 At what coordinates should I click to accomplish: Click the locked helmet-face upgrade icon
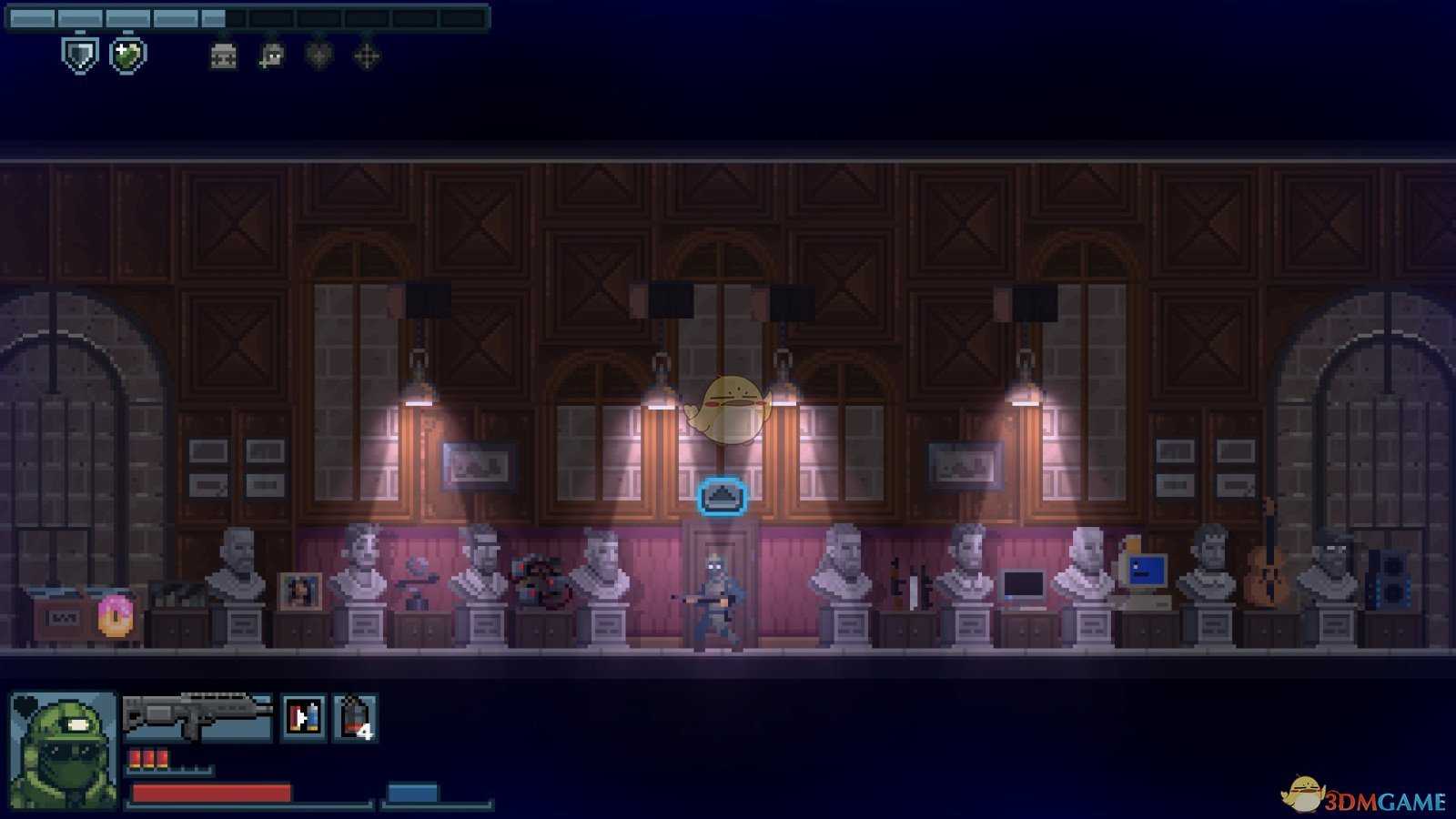click(271, 56)
